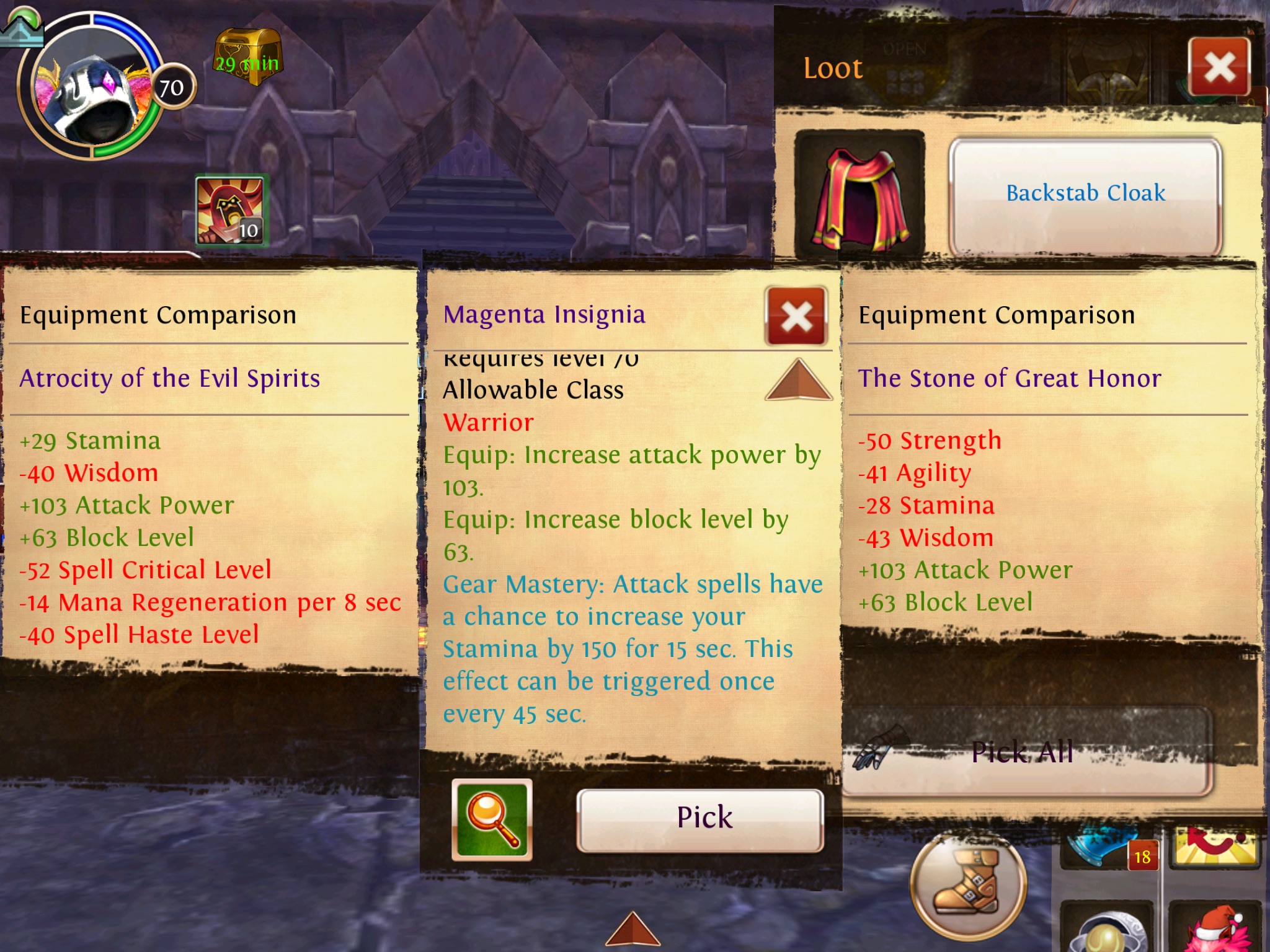Close the Loot window
This screenshot has height=952, width=1270.
coord(1219,67)
